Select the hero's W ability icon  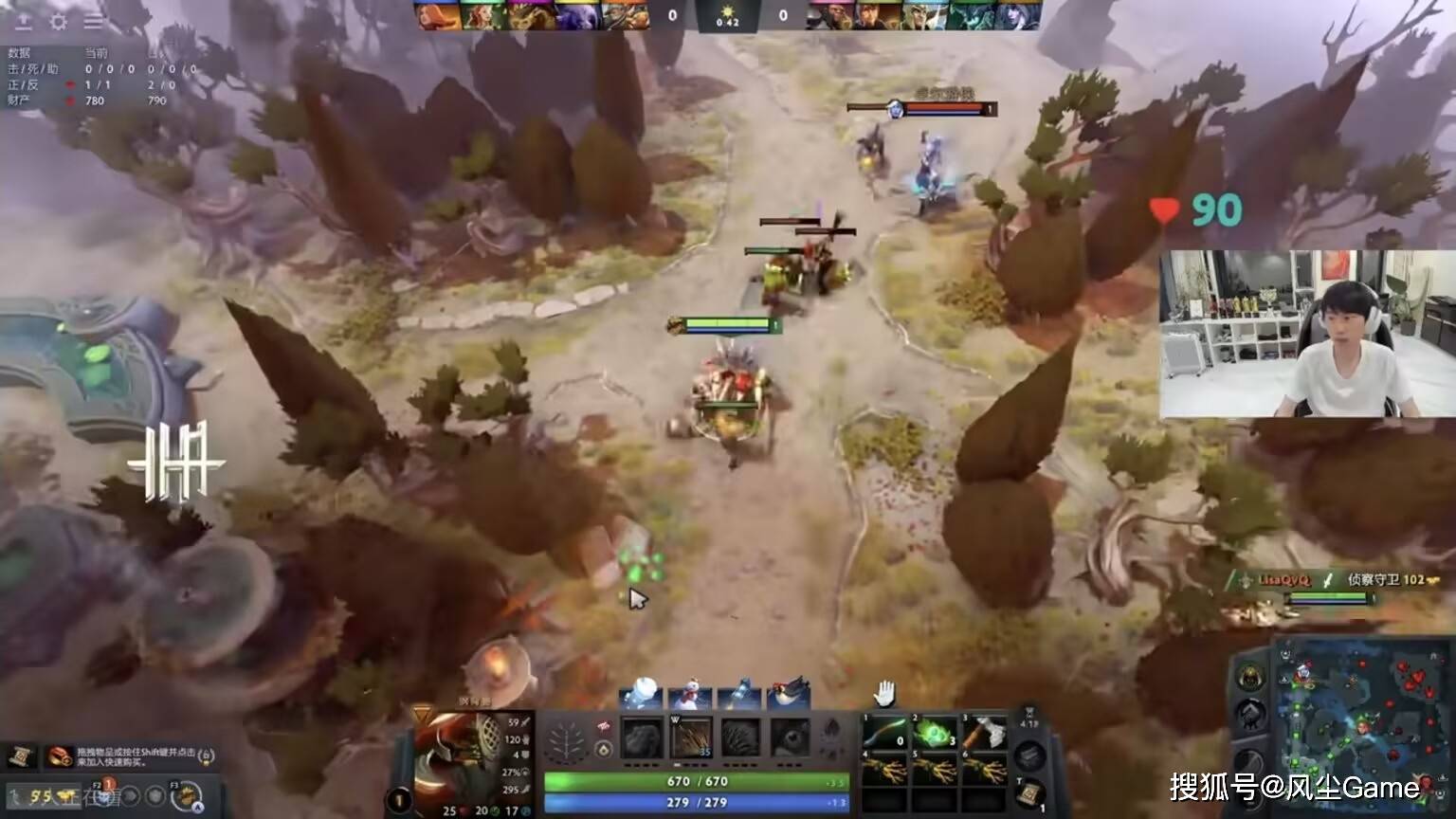click(693, 737)
